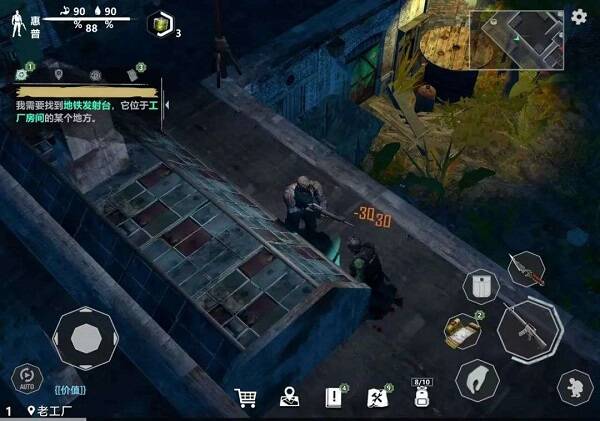Open the crafting tools menu

pos(378,398)
